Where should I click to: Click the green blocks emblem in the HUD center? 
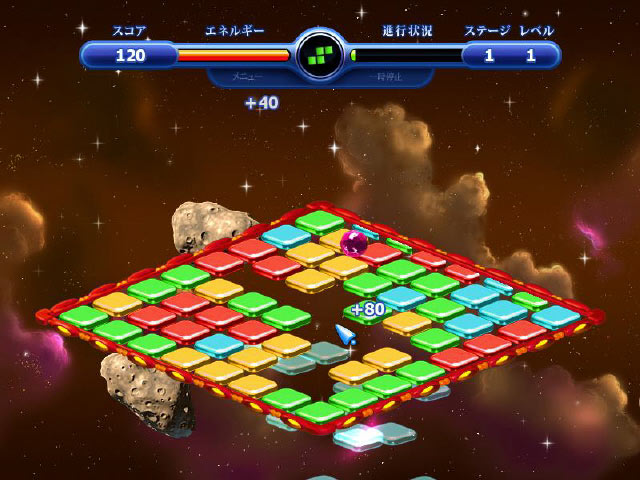tap(320, 53)
